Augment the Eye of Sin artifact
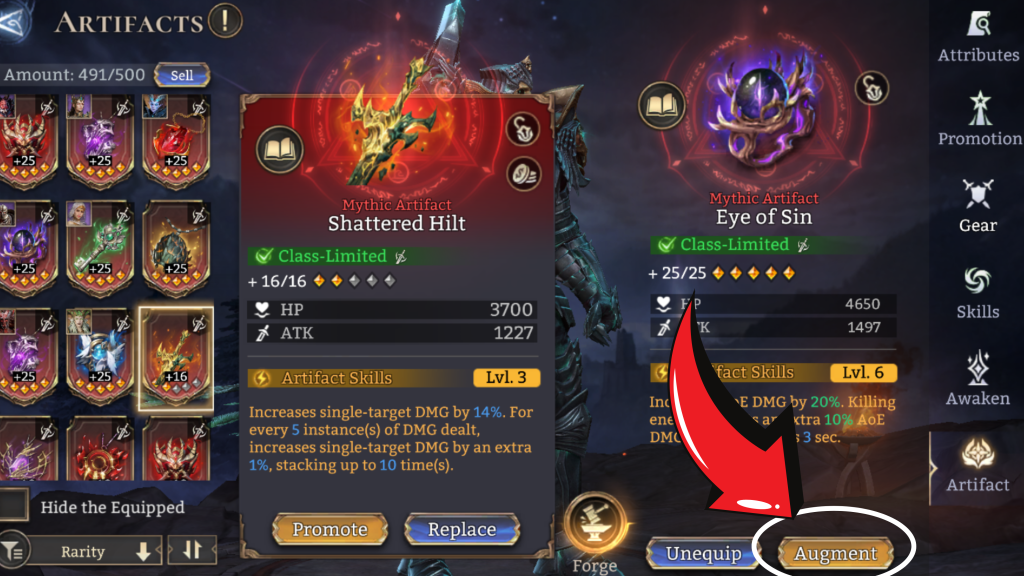Image resolution: width=1024 pixels, height=576 pixels. (835, 553)
